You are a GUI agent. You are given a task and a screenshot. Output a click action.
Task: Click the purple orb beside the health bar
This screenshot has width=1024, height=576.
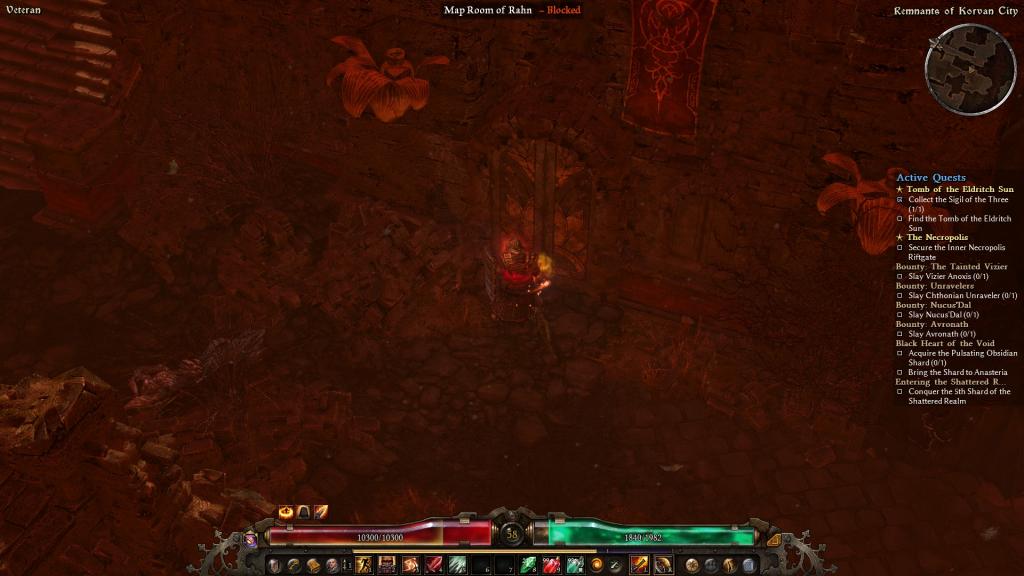tap(250, 539)
